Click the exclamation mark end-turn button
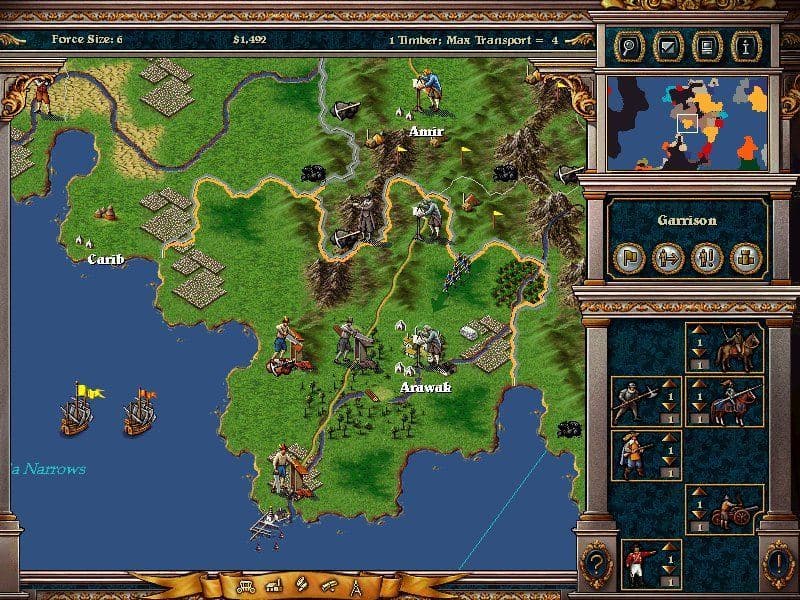This screenshot has width=800, height=600. 778,563
